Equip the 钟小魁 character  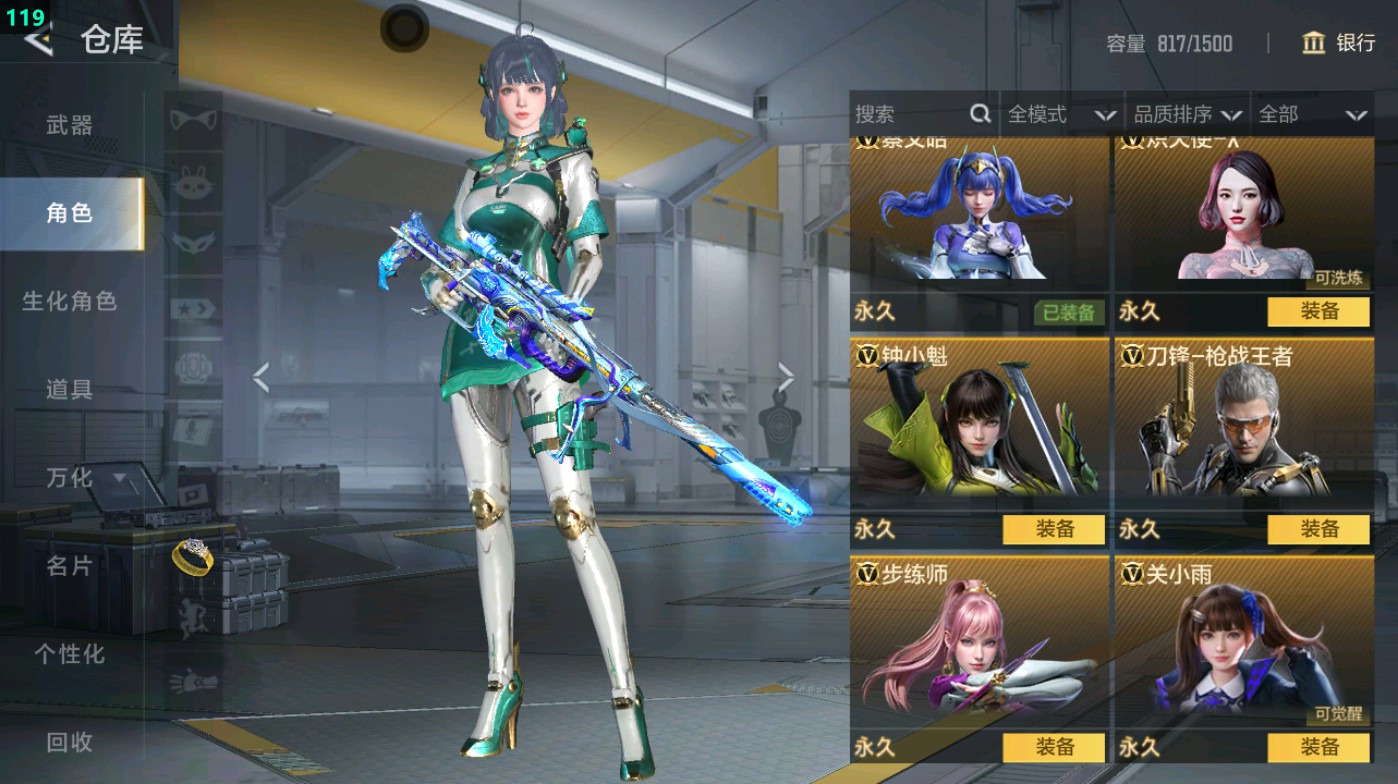(1054, 529)
